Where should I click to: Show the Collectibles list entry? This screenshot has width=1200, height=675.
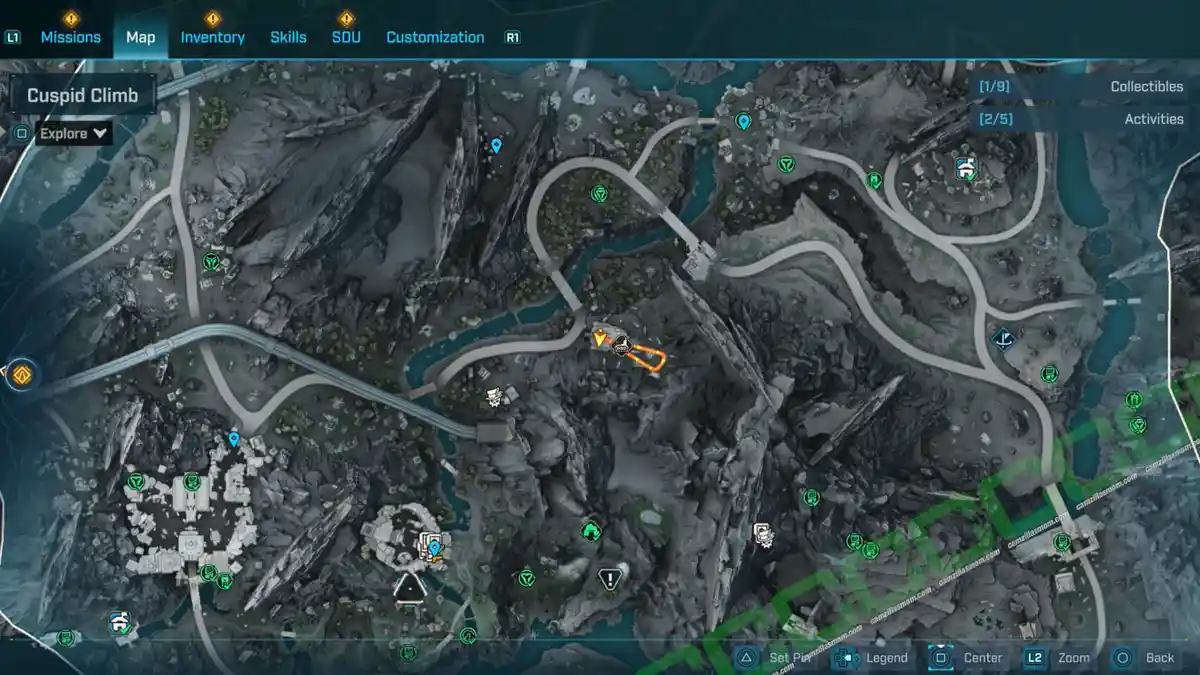pyautogui.click(x=1081, y=87)
